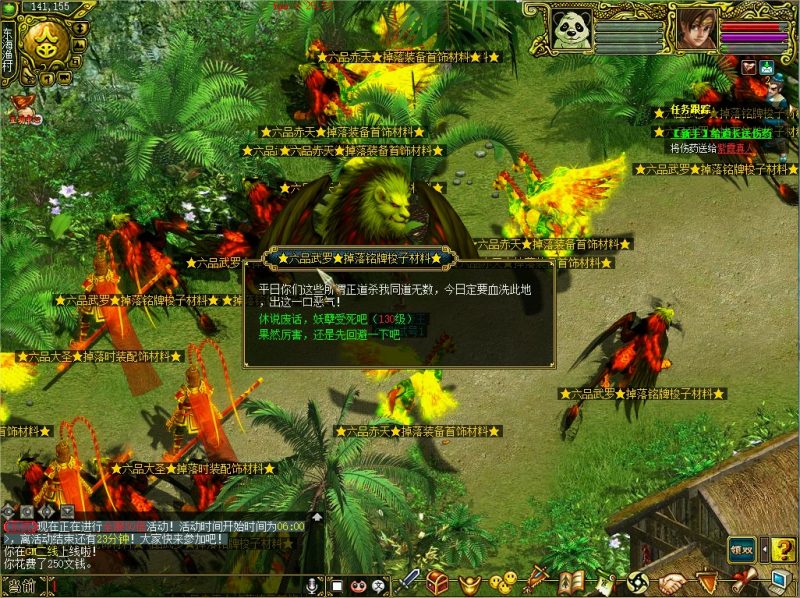This screenshot has width=800, height=598.
Task: Open the black-and-white spiral skills icon
Action: 638,581
